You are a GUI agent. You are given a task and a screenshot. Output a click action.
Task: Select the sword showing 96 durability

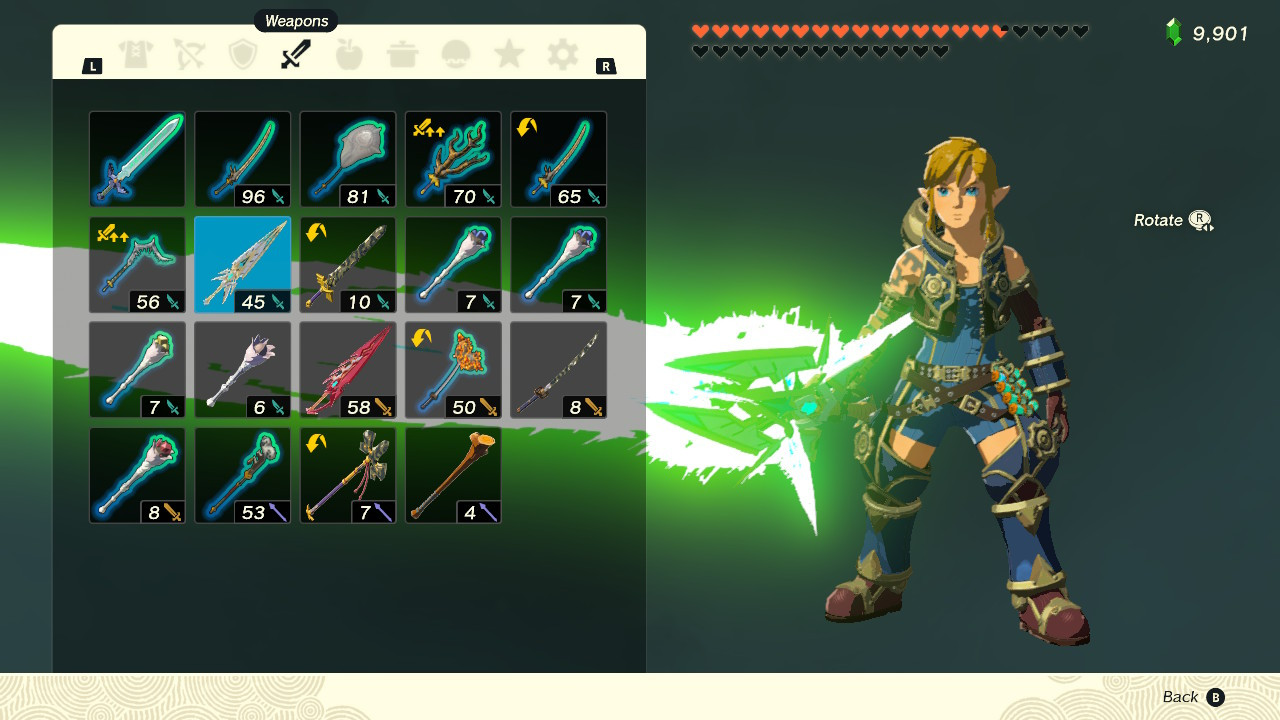click(242, 159)
